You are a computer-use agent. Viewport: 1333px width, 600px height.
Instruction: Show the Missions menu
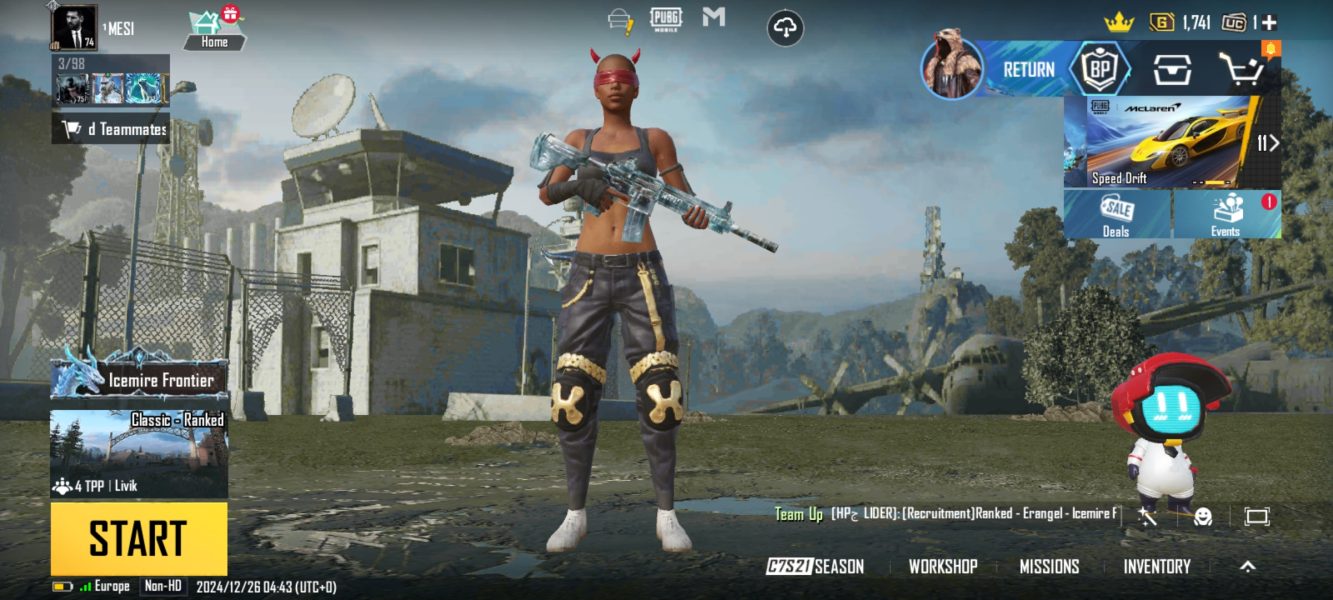pos(1049,566)
